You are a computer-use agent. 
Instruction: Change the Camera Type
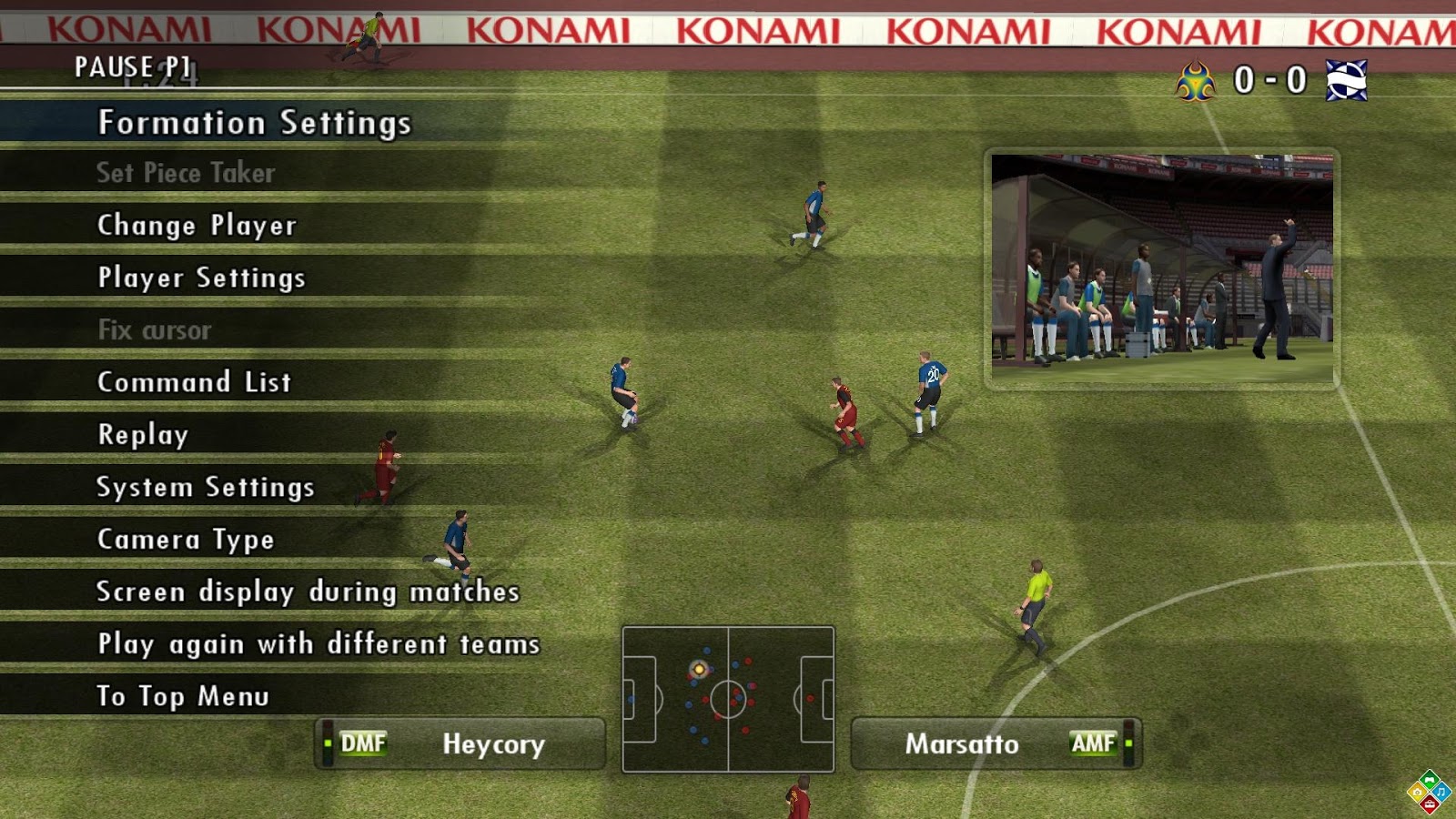click(185, 539)
